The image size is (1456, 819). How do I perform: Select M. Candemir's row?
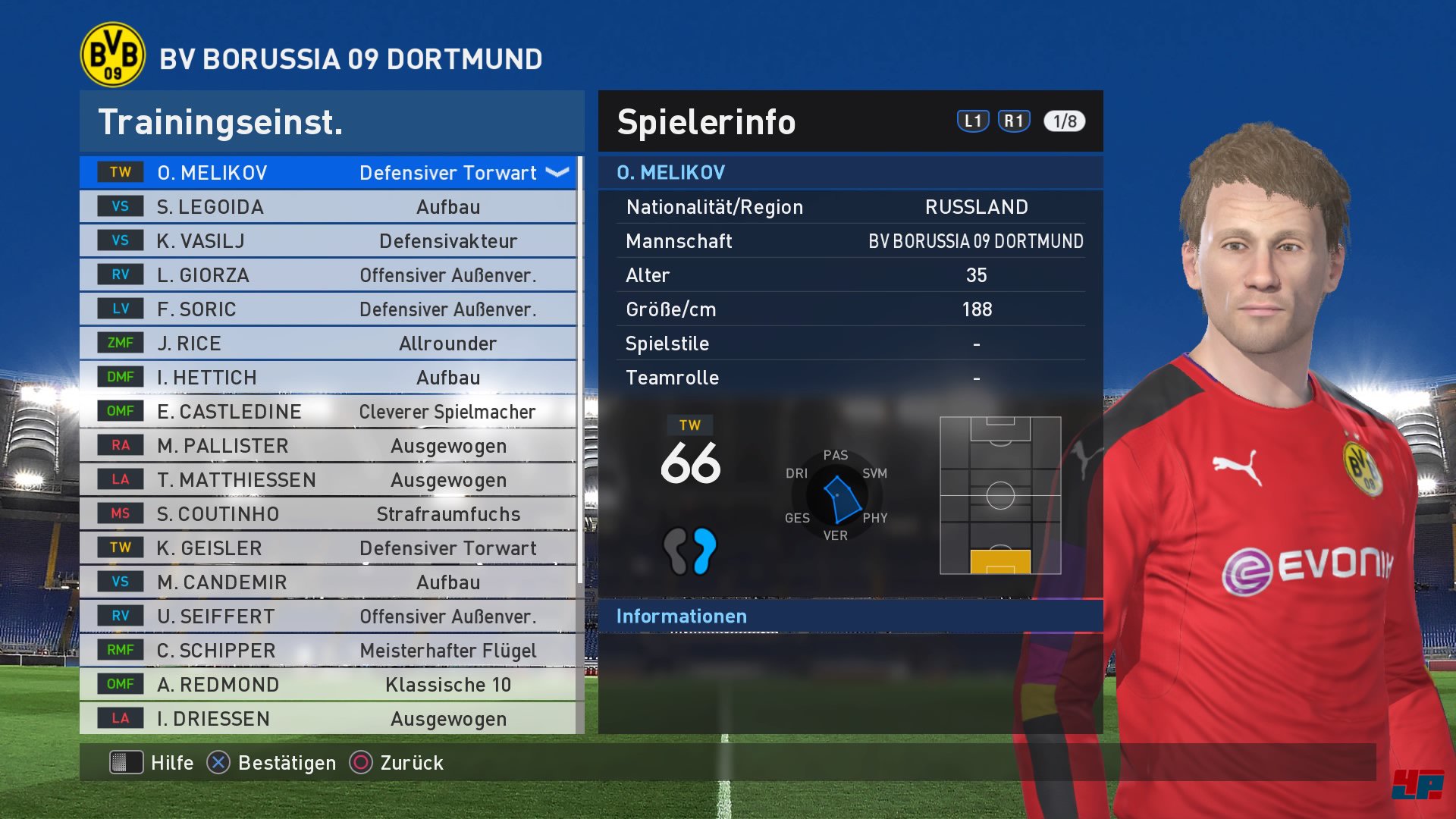tap(326, 582)
